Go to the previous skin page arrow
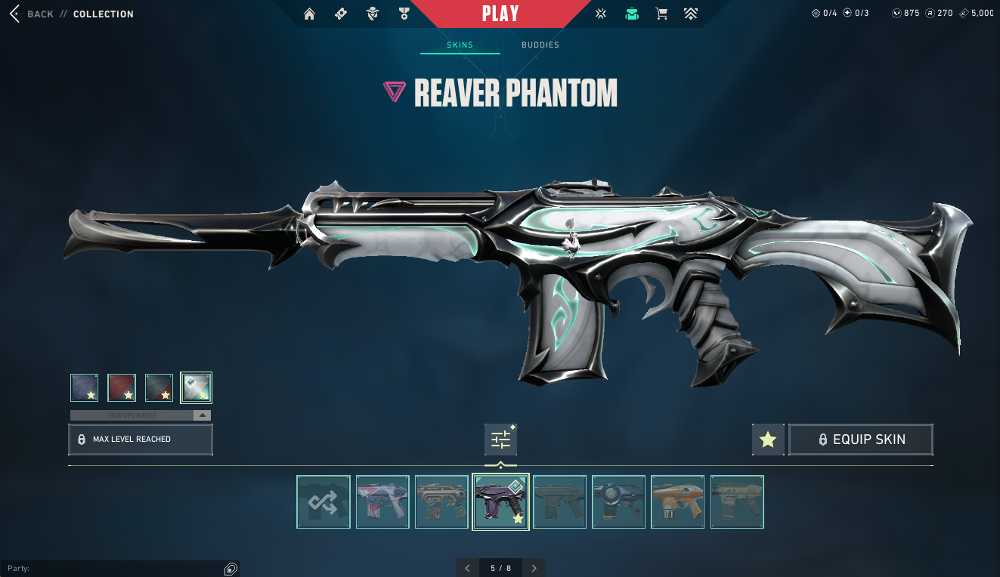 click(x=467, y=568)
